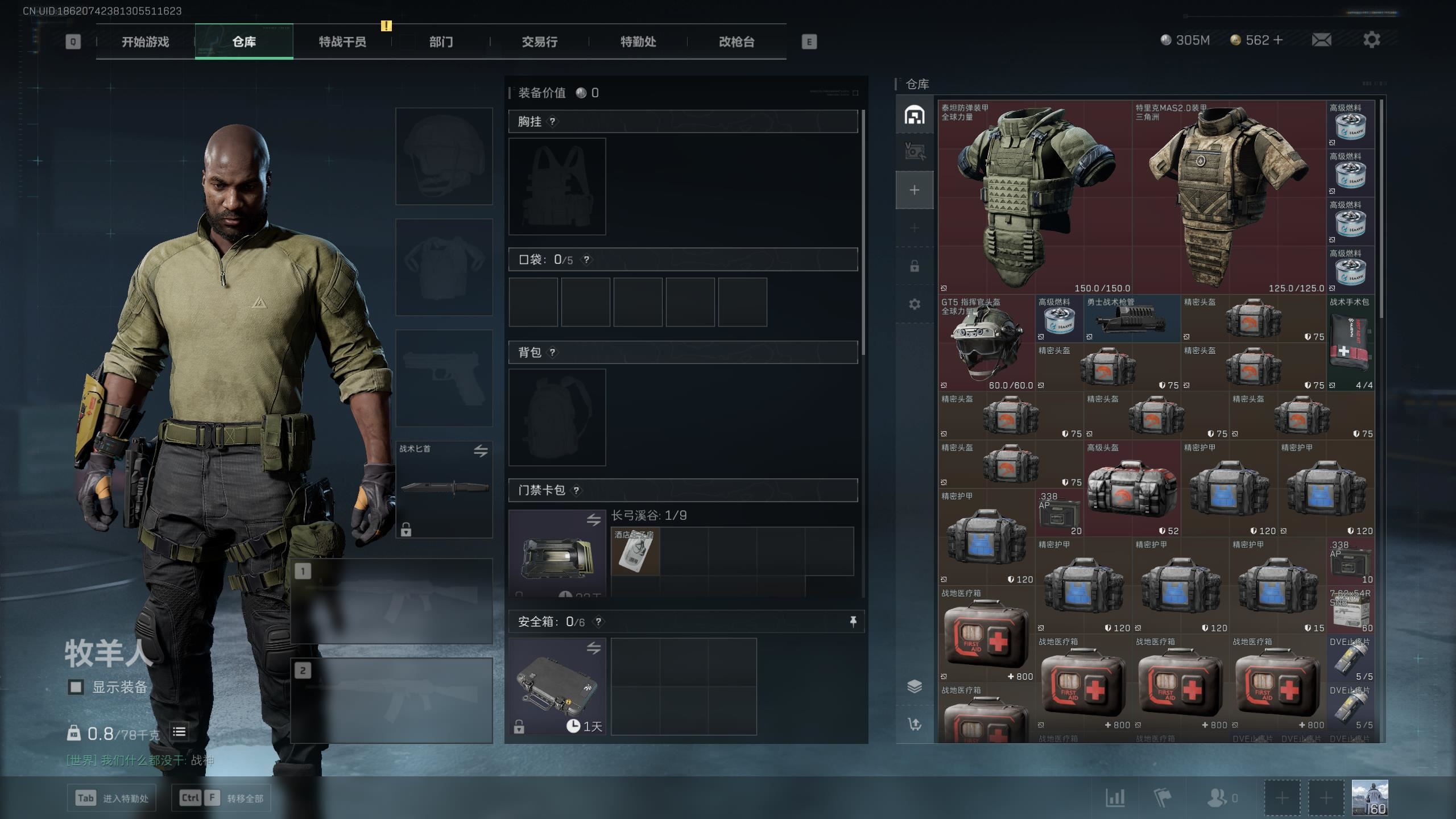1456x819 pixels.
Task: Select the 泰坦防弹装甲 armor in stash
Action: point(1035,197)
